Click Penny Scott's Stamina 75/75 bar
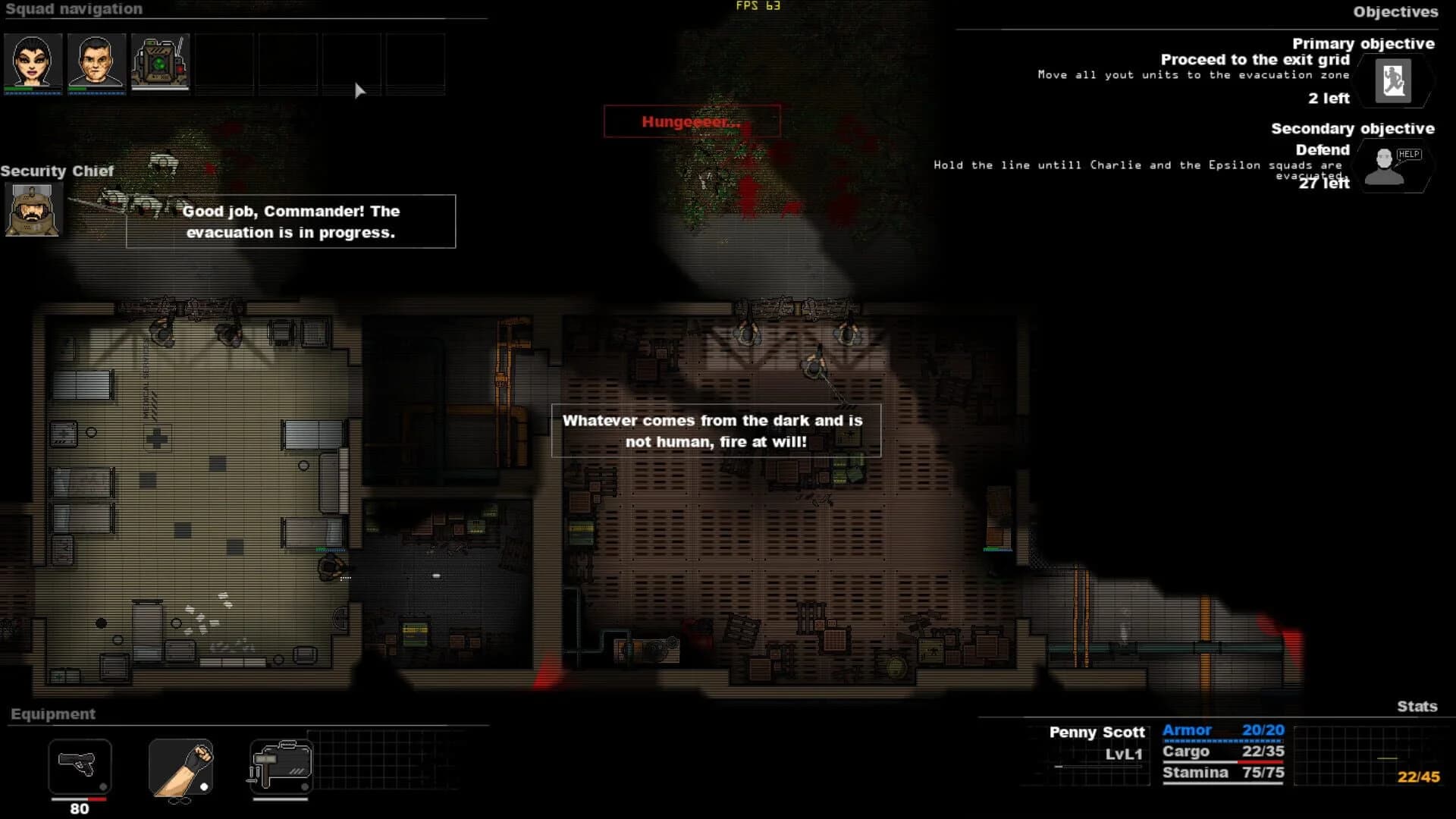Screen dimensions: 1456x819 pyautogui.click(x=1221, y=773)
